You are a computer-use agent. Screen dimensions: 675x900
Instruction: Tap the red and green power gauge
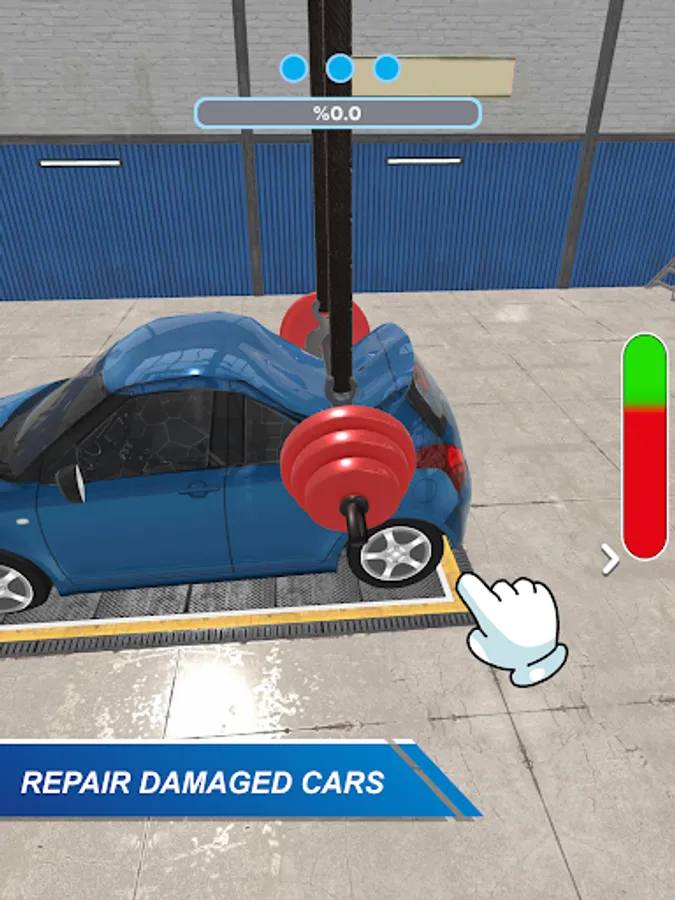pyautogui.click(x=644, y=446)
